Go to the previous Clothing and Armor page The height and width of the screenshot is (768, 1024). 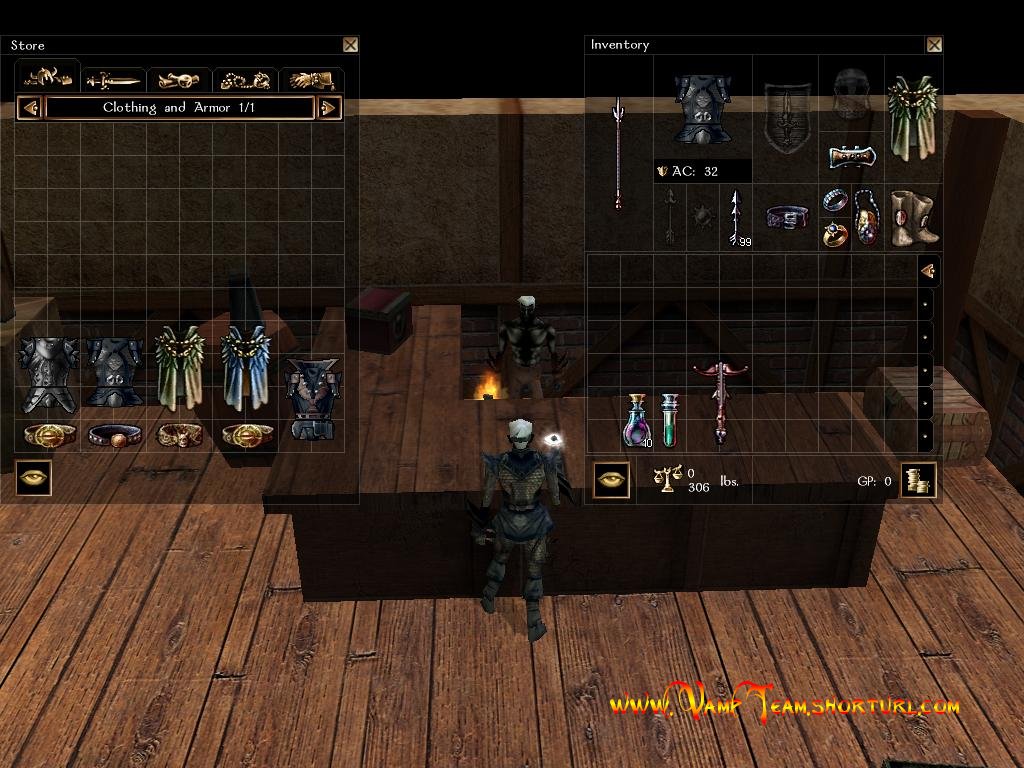pos(30,108)
